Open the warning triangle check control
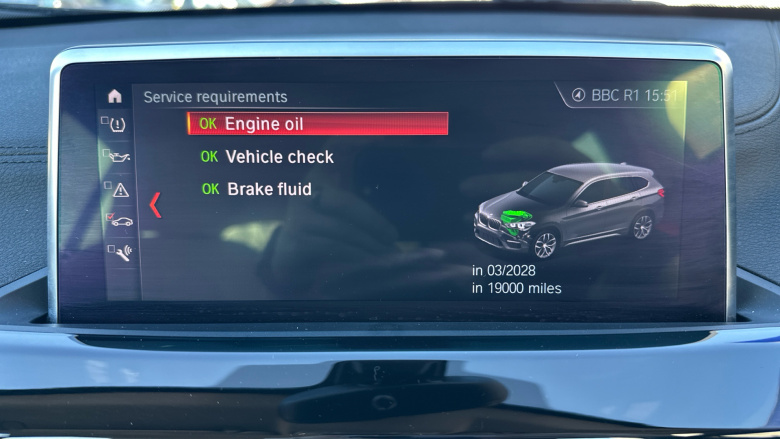This screenshot has width=780, height=439. point(120,189)
